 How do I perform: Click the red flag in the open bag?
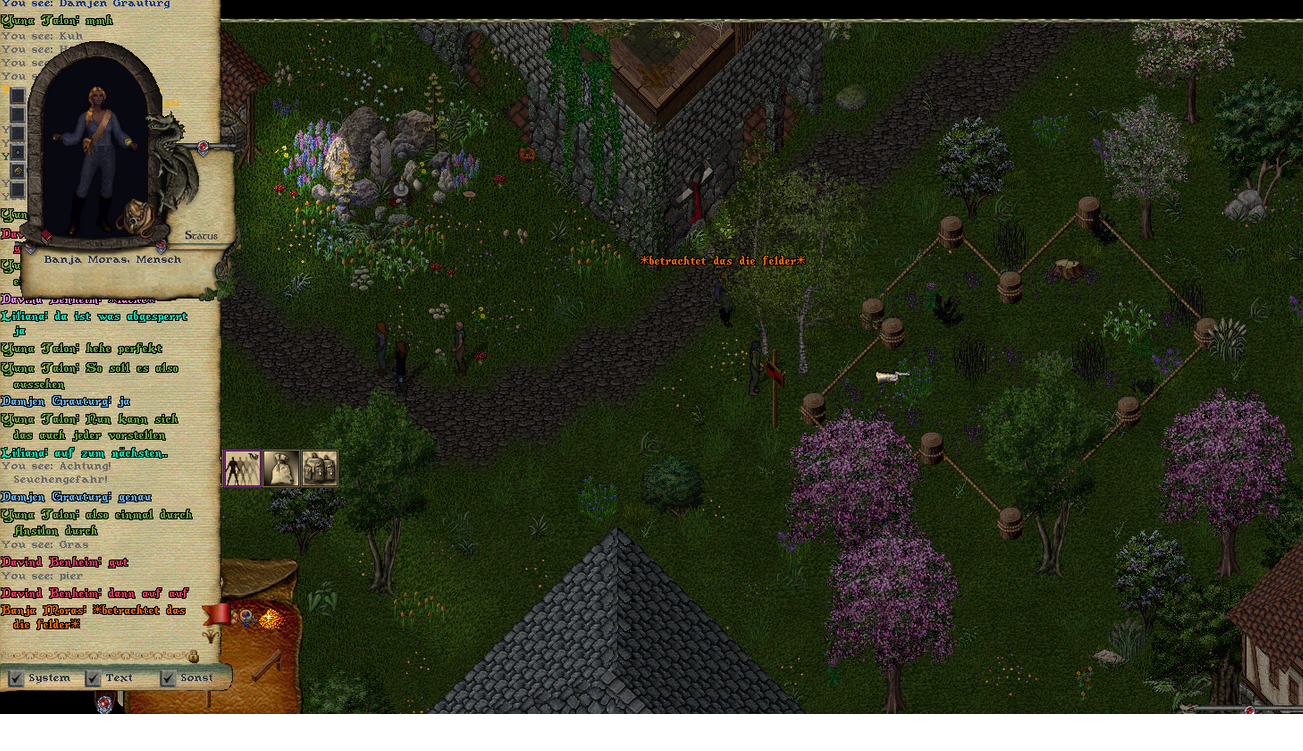click(216, 613)
